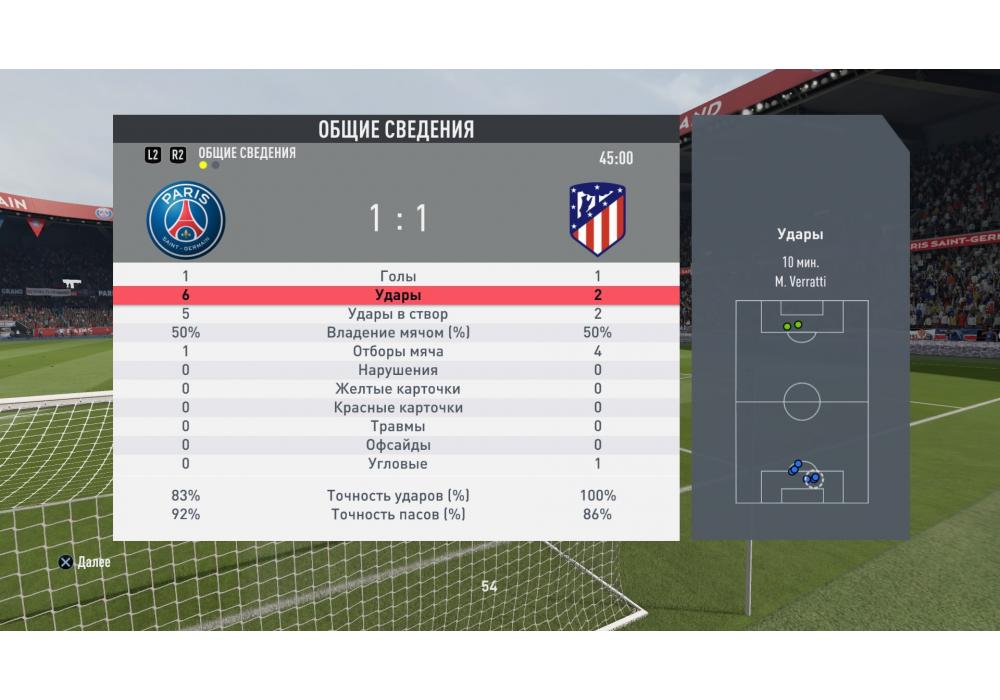Switch to the second page indicator dot
The height and width of the screenshot is (700, 1000).
(x=216, y=165)
